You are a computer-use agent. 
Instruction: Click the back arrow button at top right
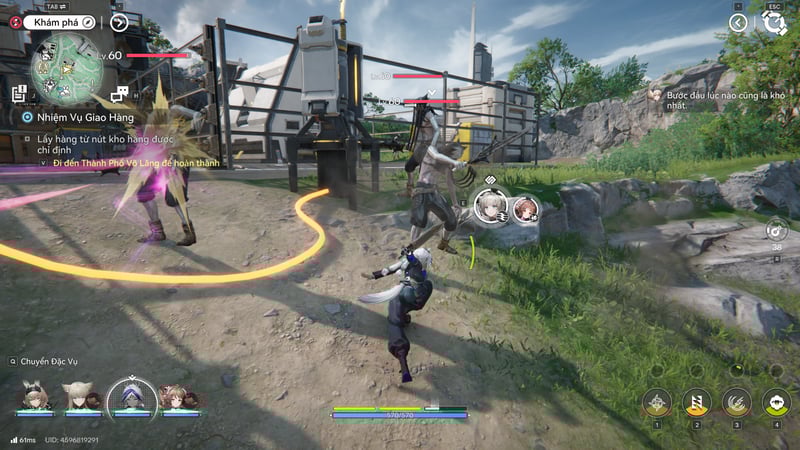click(x=738, y=22)
